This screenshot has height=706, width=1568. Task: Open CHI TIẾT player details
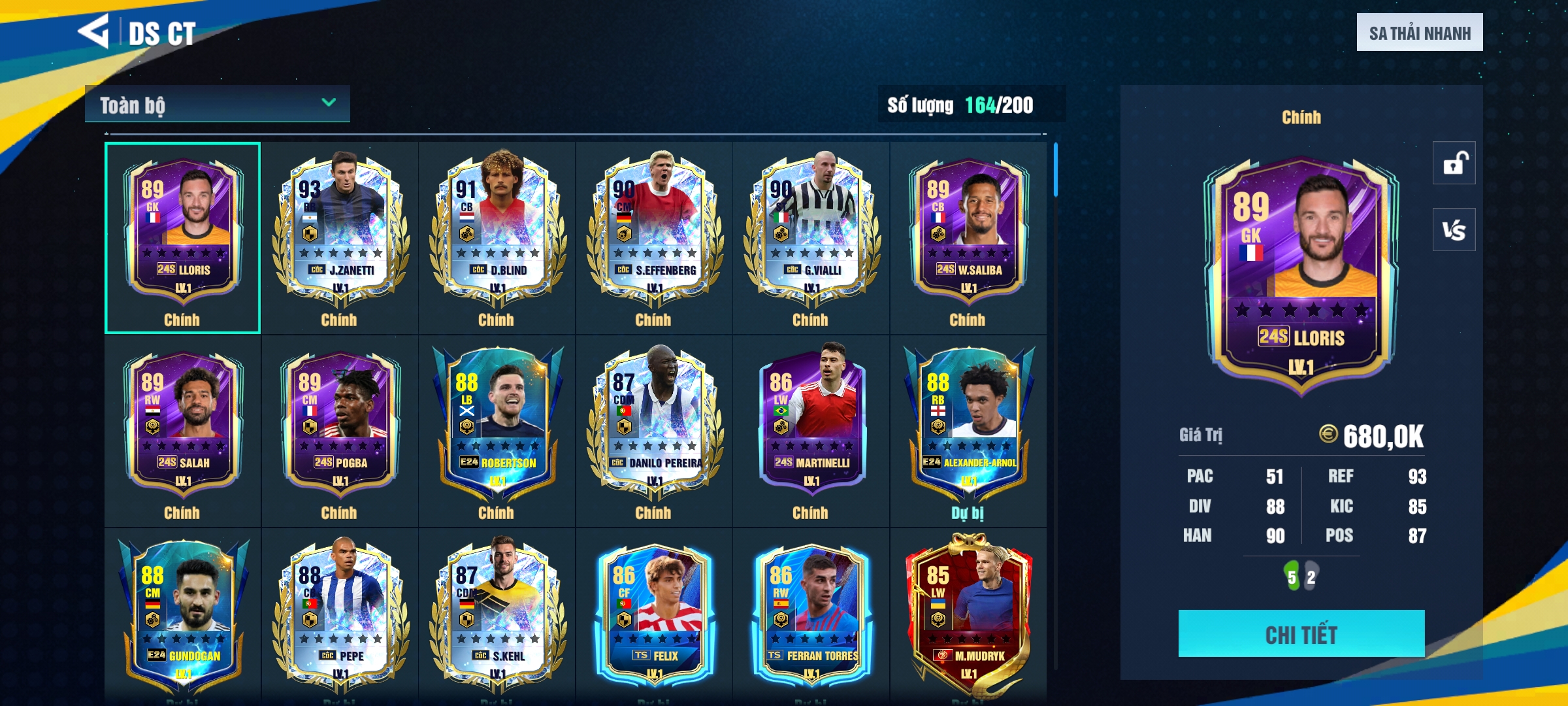pyautogui.click(x=1301, y=633)
